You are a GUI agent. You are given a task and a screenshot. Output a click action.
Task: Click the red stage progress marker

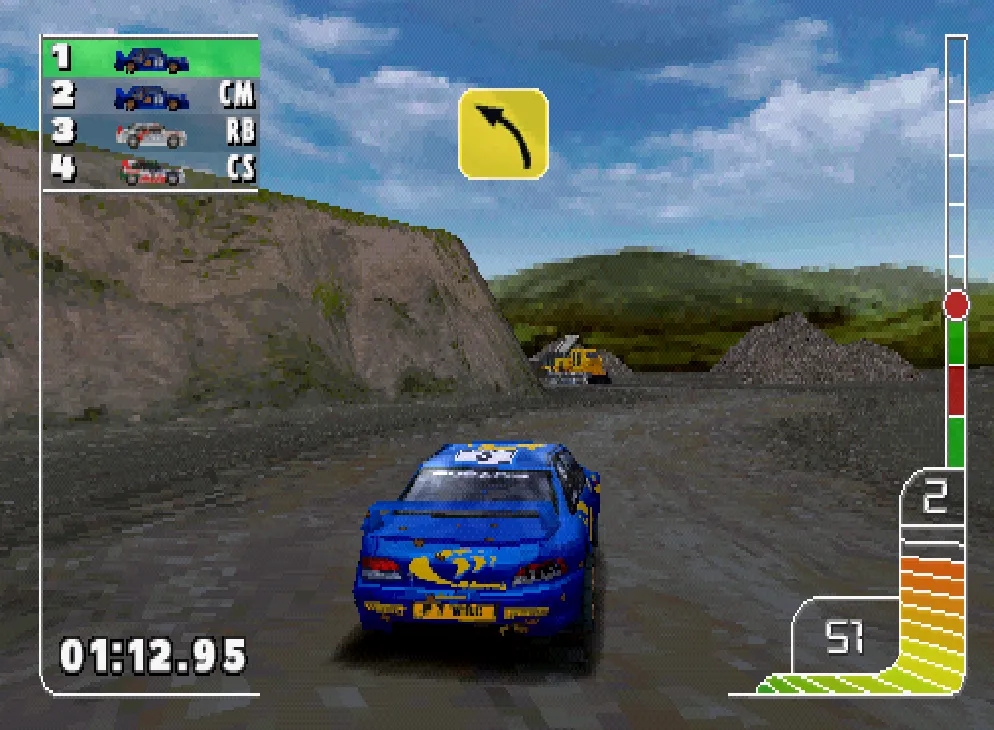click(x=956, y=305)
